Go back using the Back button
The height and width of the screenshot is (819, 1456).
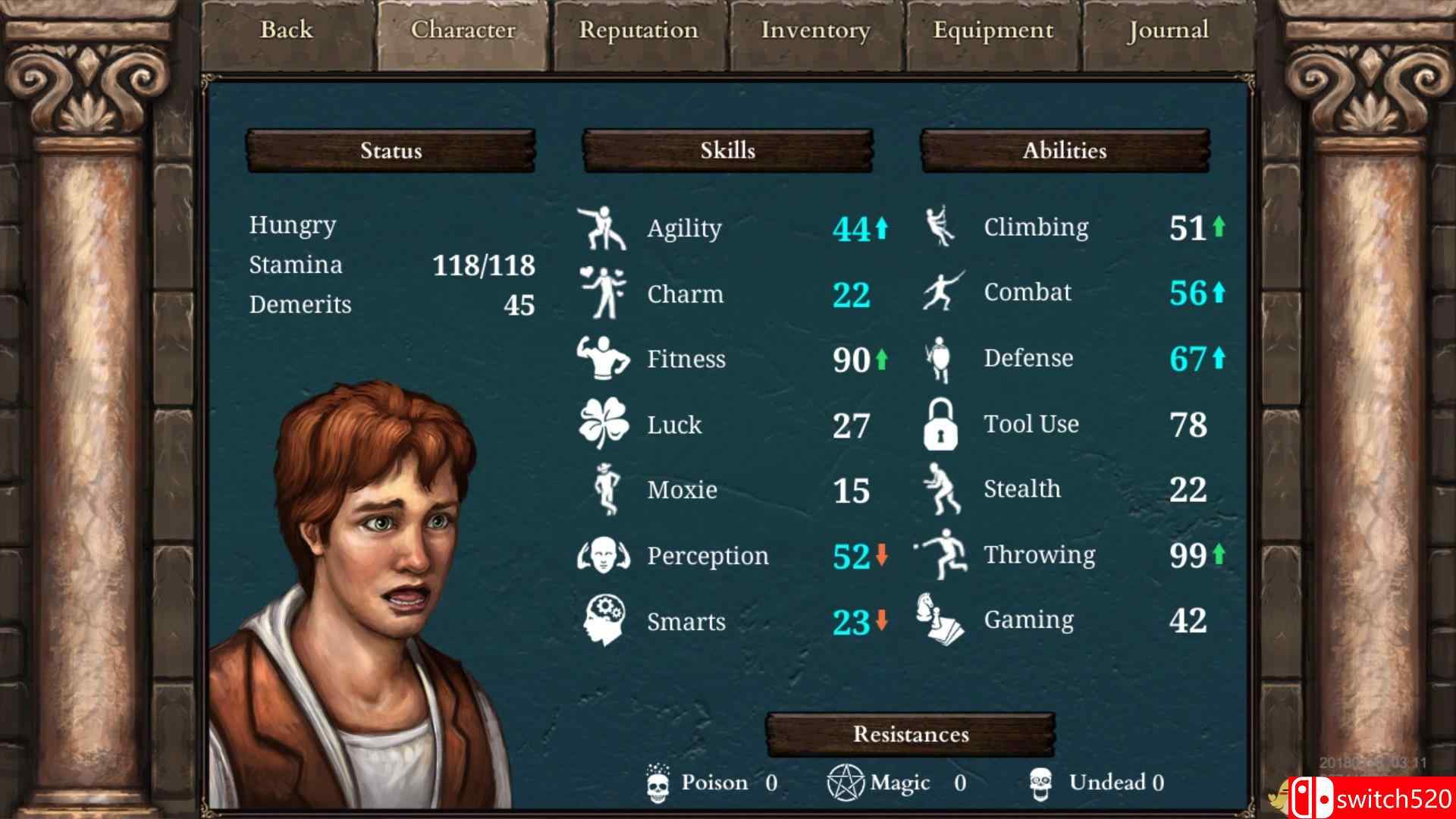click(287, 30)
